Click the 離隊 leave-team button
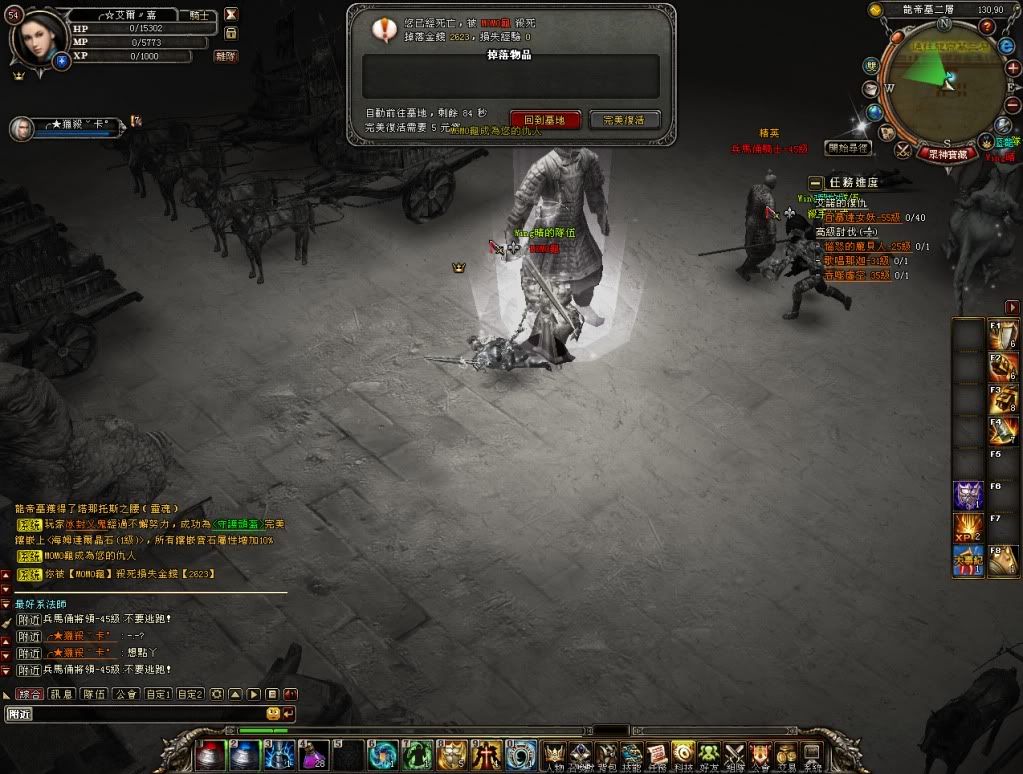1023x774 pixels. click(x=226, y=56)
